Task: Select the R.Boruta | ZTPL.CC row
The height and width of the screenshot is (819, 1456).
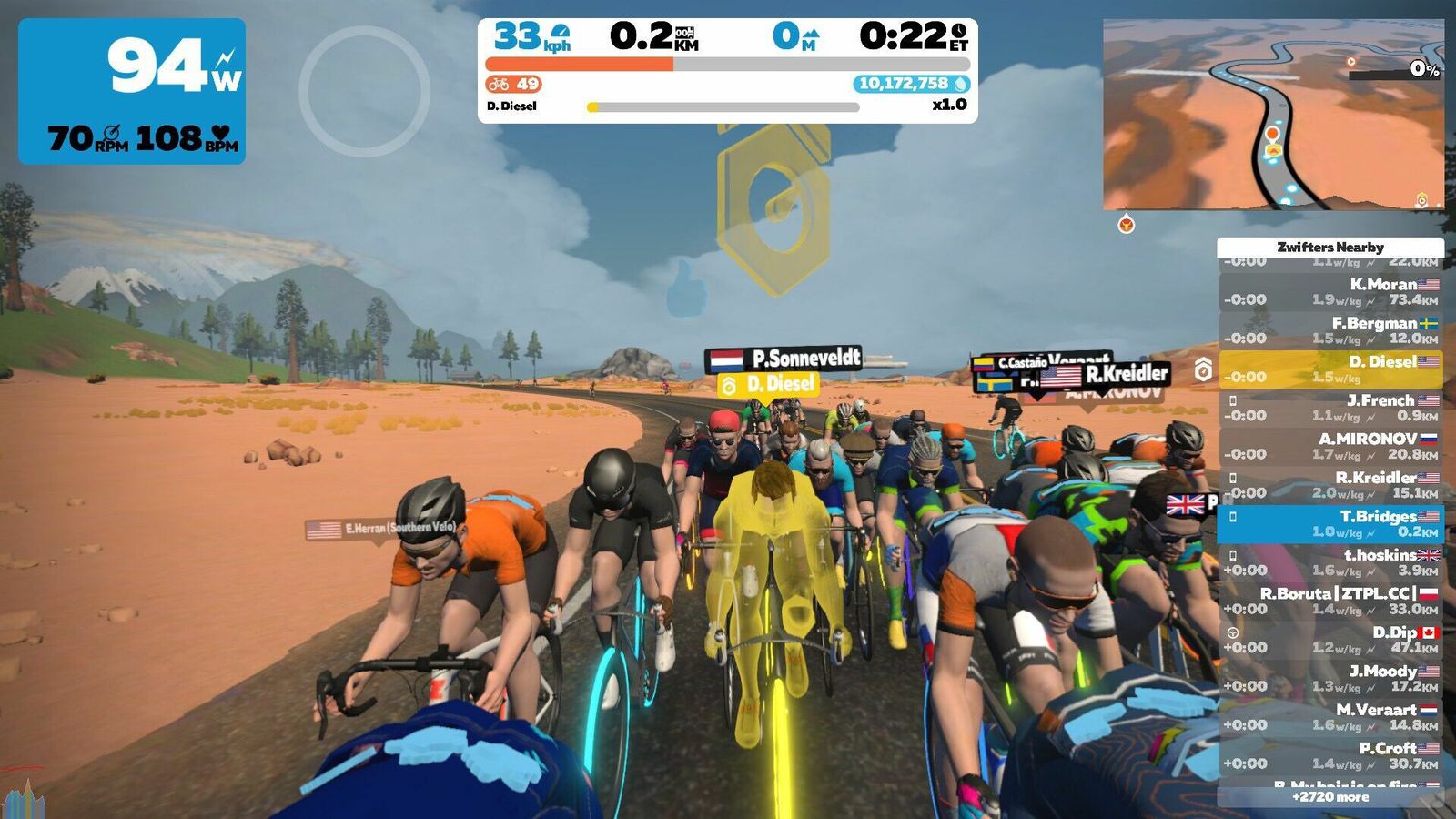Action: coord(1330,602)
